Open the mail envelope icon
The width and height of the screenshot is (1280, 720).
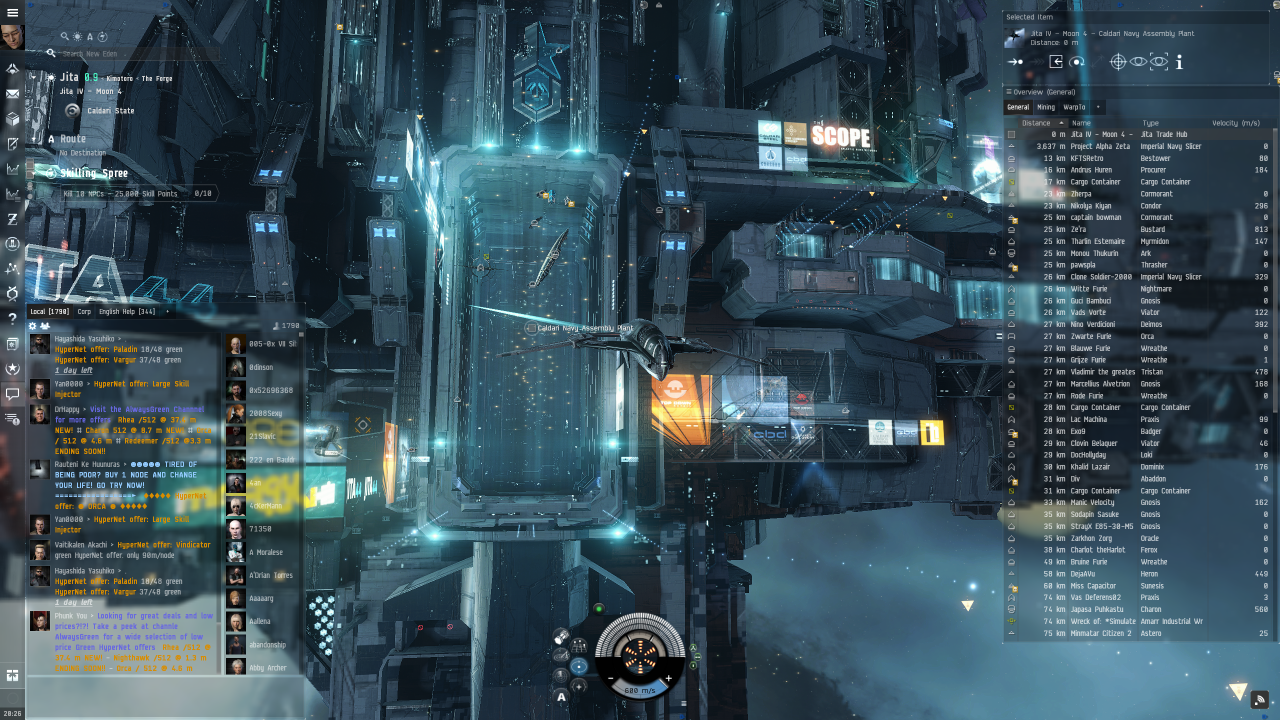(x=13, y=94)
